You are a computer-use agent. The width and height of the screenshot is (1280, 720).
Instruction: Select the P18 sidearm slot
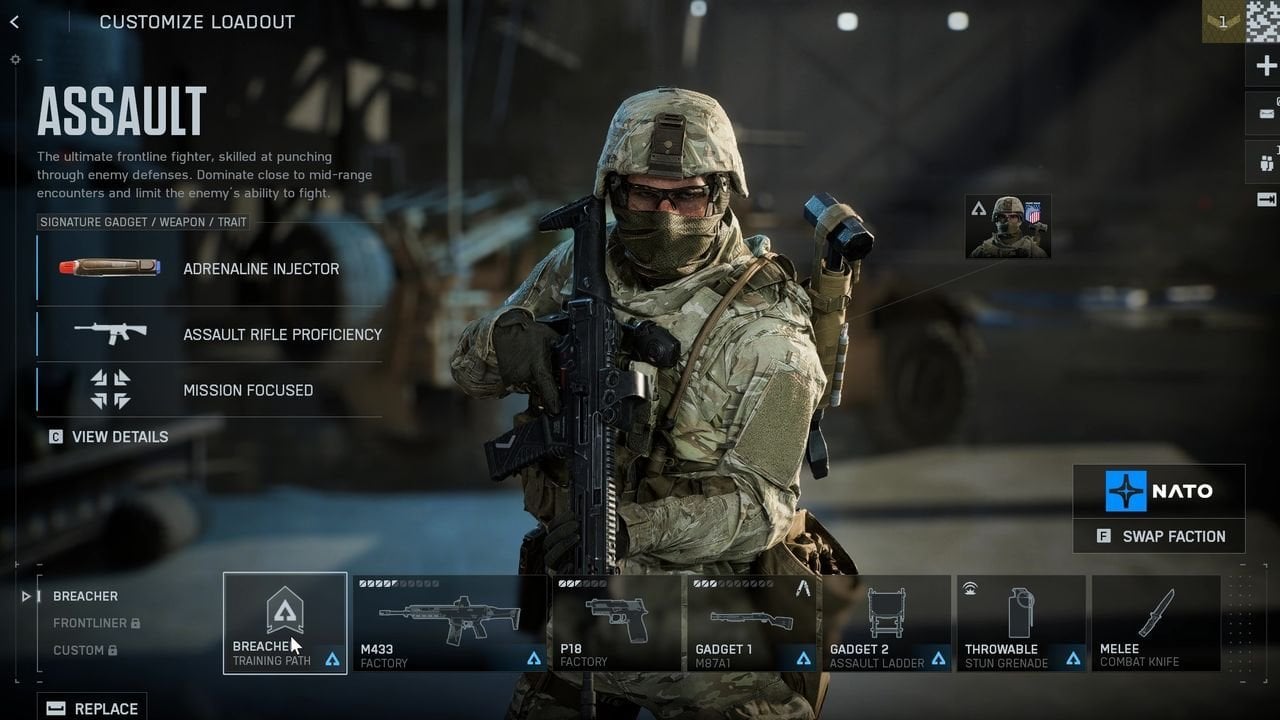tap(617, 623)
